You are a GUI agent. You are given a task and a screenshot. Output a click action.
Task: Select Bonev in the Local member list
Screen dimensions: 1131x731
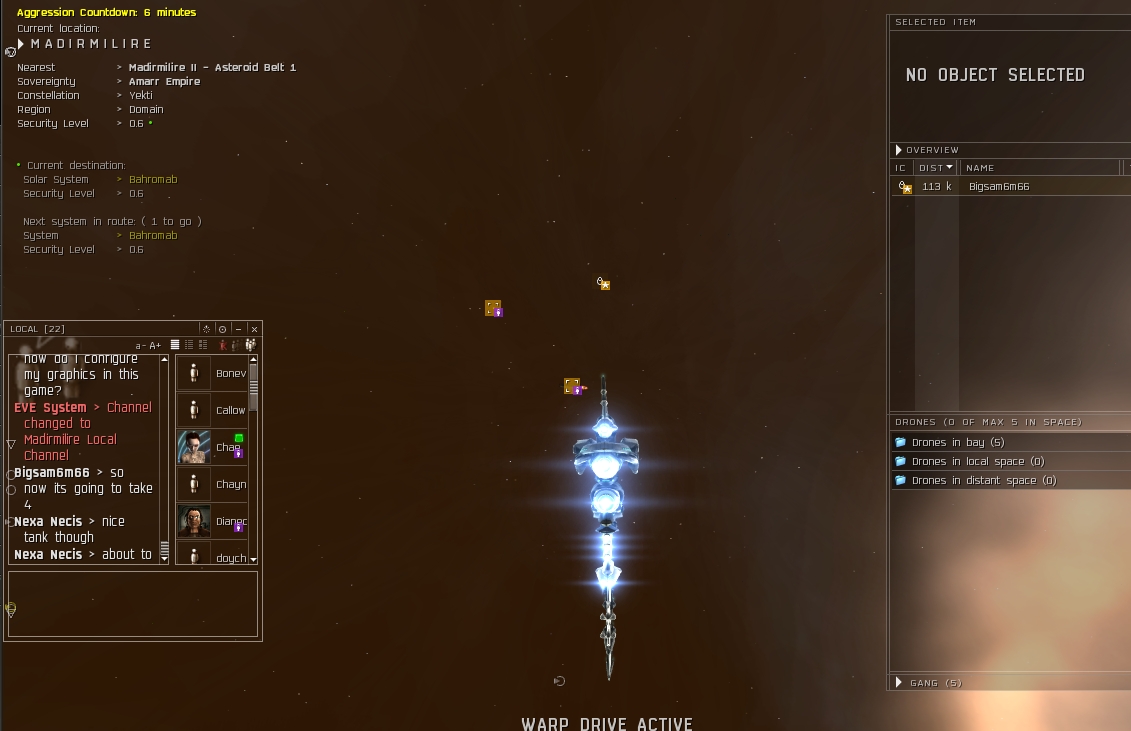[x=230, y=373]
